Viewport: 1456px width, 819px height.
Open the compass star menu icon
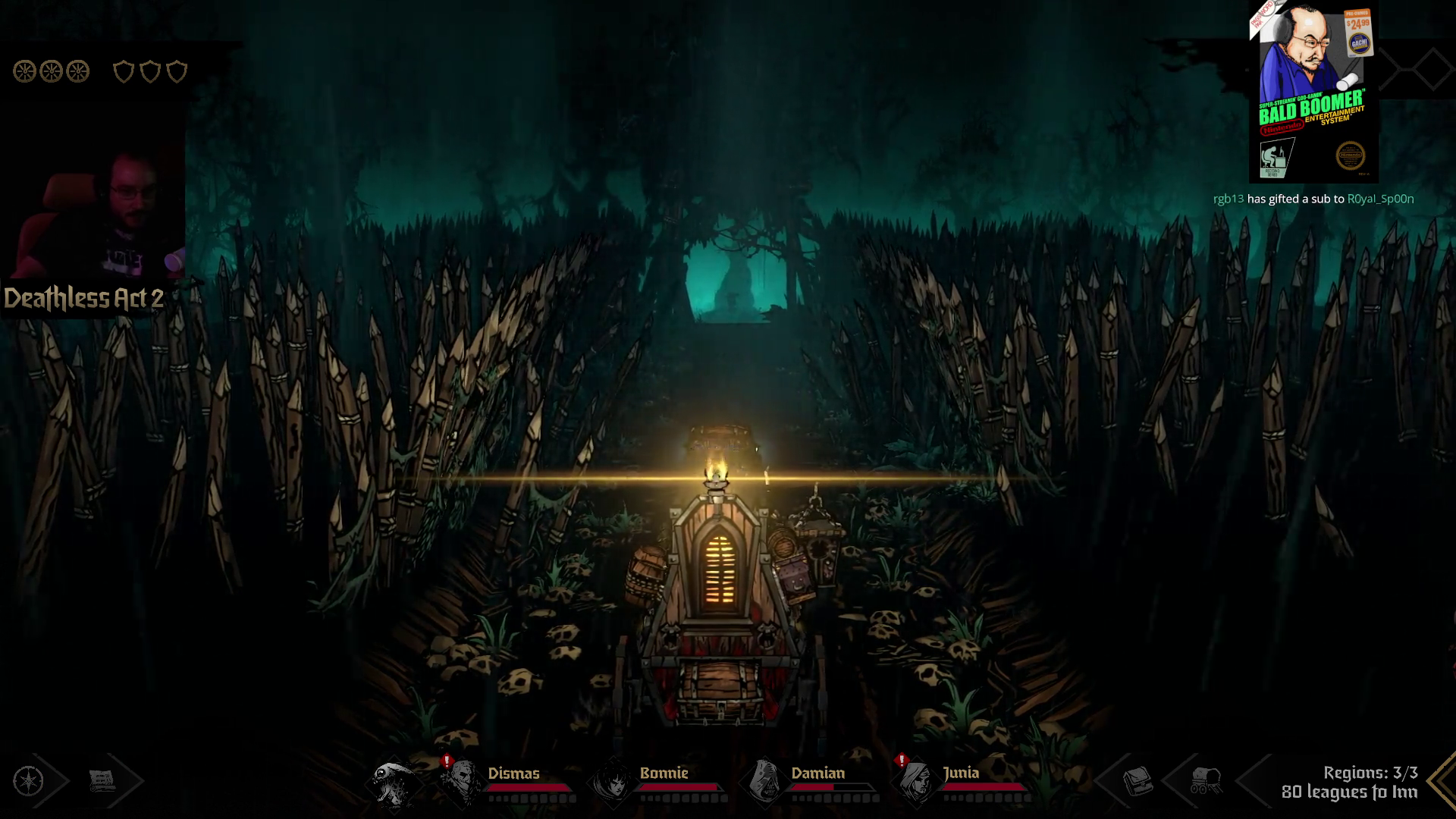(29, 781)
